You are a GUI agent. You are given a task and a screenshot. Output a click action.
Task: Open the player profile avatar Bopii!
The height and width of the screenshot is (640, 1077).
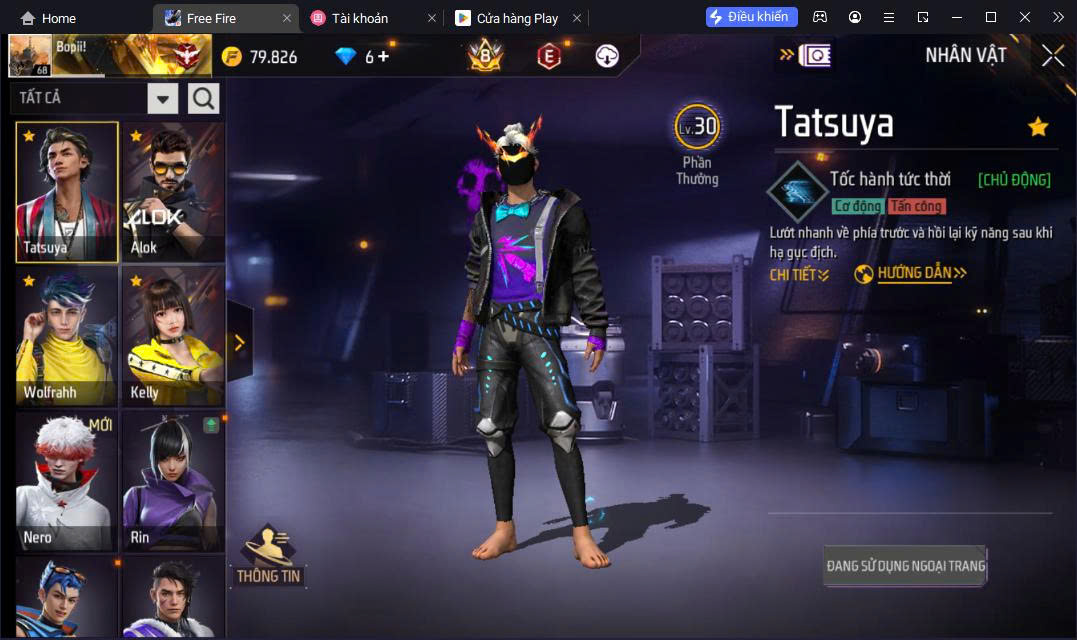coord(30,55)
